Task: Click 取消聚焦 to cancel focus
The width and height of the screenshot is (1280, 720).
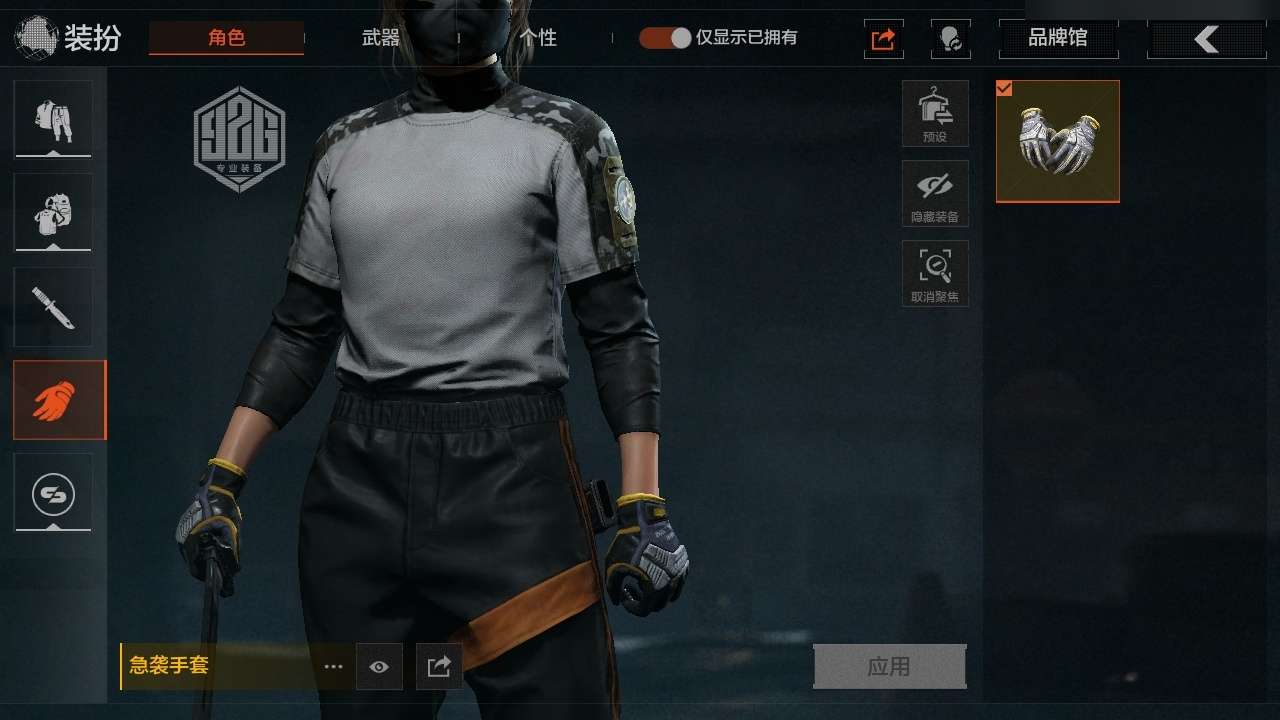Action: point(935,273)
